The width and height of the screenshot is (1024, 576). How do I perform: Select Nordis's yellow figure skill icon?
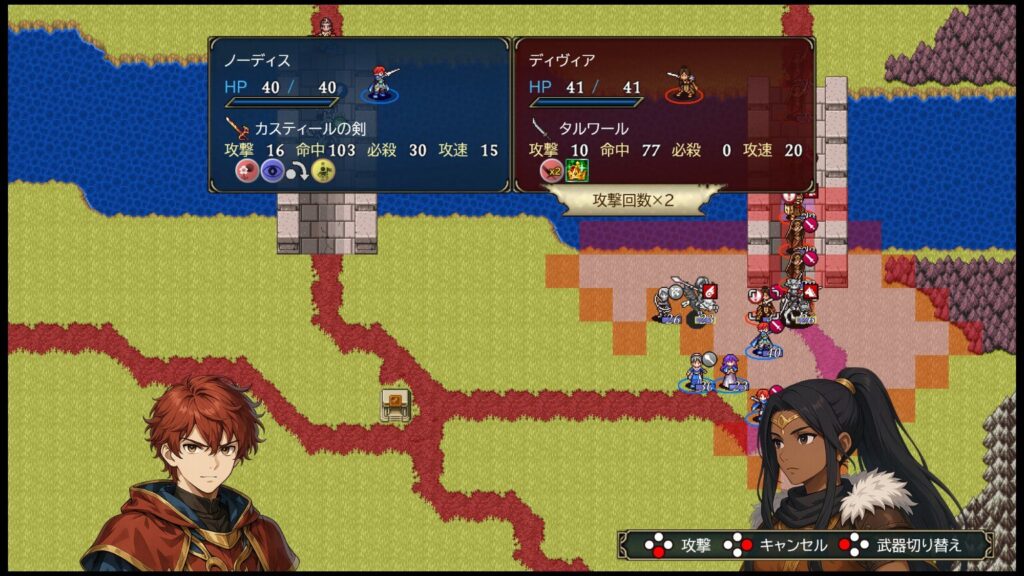click(323, 170)
